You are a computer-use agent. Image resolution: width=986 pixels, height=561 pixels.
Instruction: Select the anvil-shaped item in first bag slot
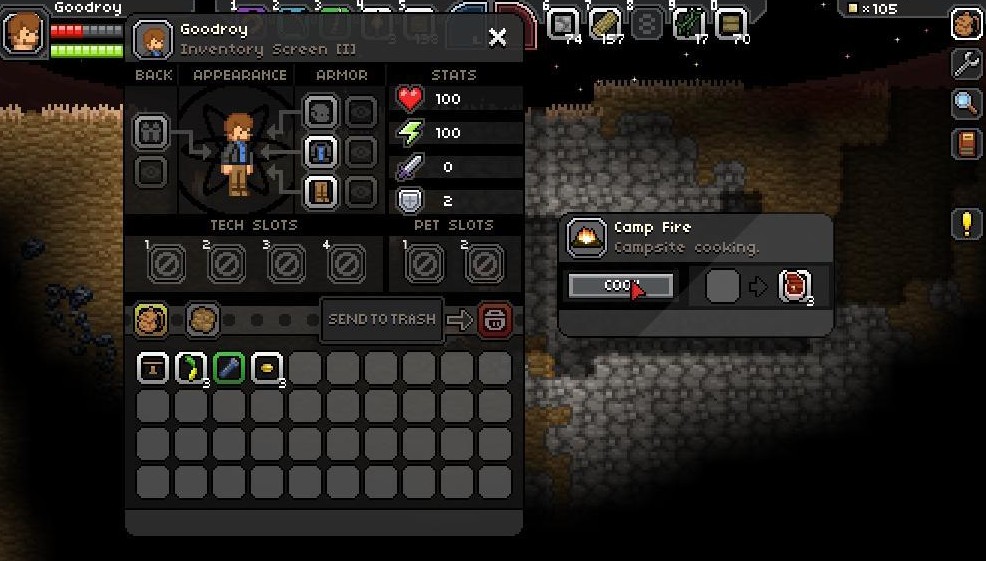153,368
